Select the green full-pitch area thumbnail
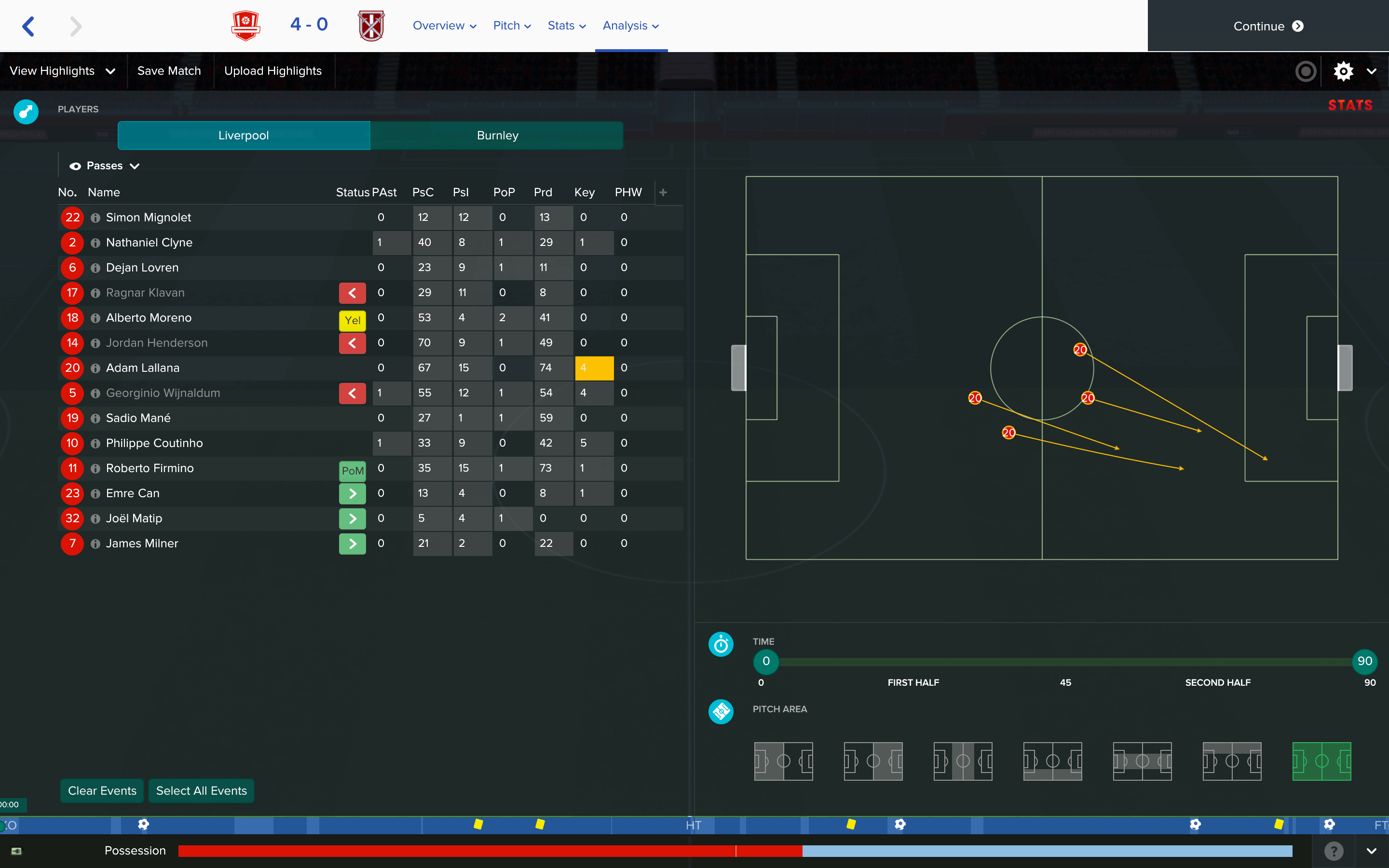The image size is (1389, 868). (x=1321, y=761)
